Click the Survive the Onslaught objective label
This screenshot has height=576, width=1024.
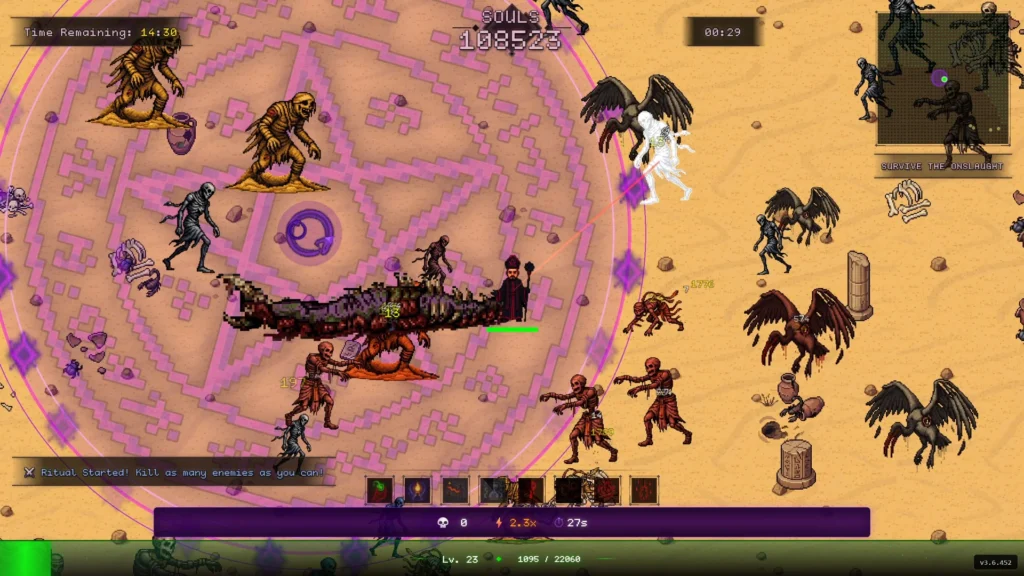click(928, 166)
